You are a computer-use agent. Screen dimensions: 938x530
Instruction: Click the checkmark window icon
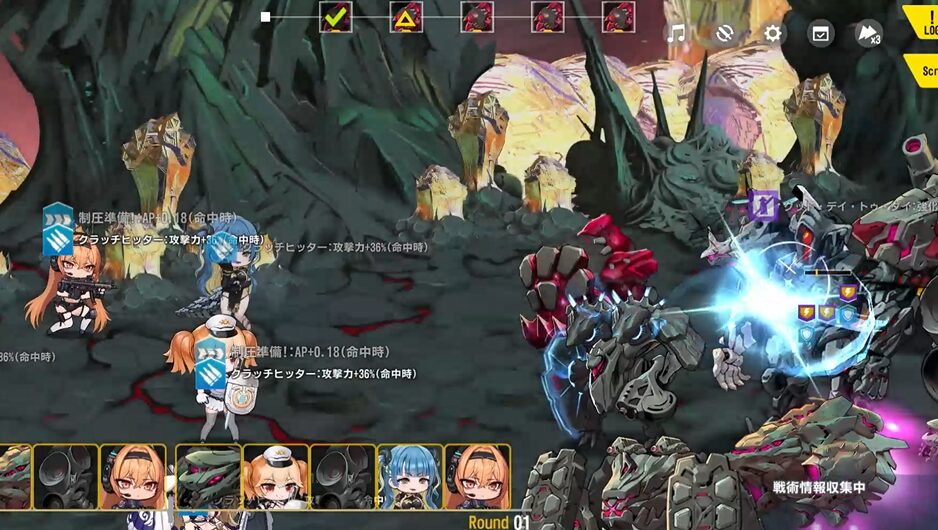coord(820,33)
